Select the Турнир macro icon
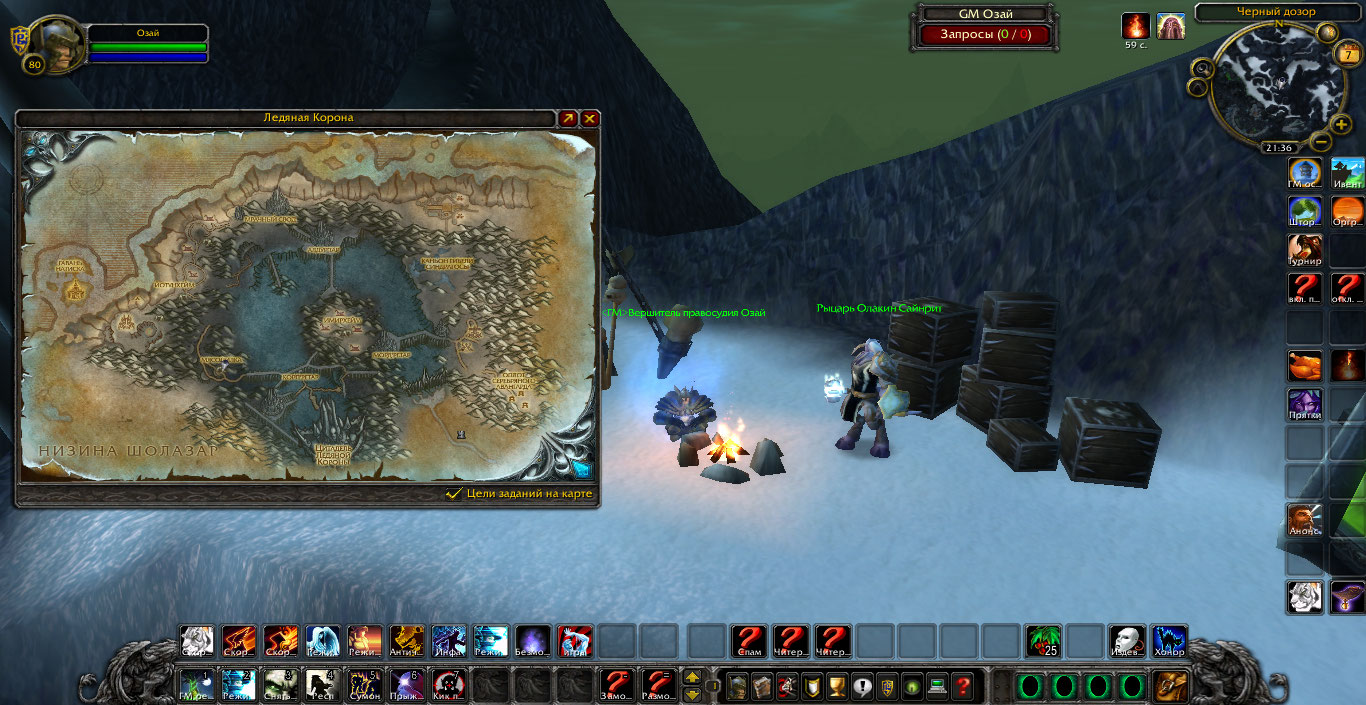 (1305, 250)
